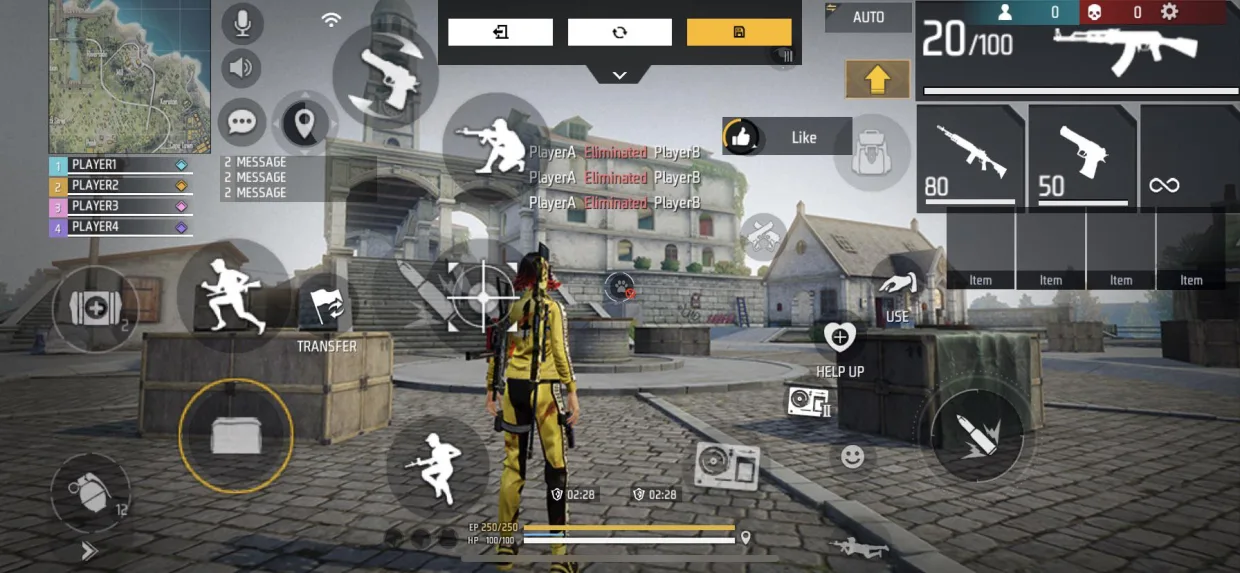Screen dimensions: 1240x573
Task: Toggle AUTO fire mode
Action: (x=868, y=17)
